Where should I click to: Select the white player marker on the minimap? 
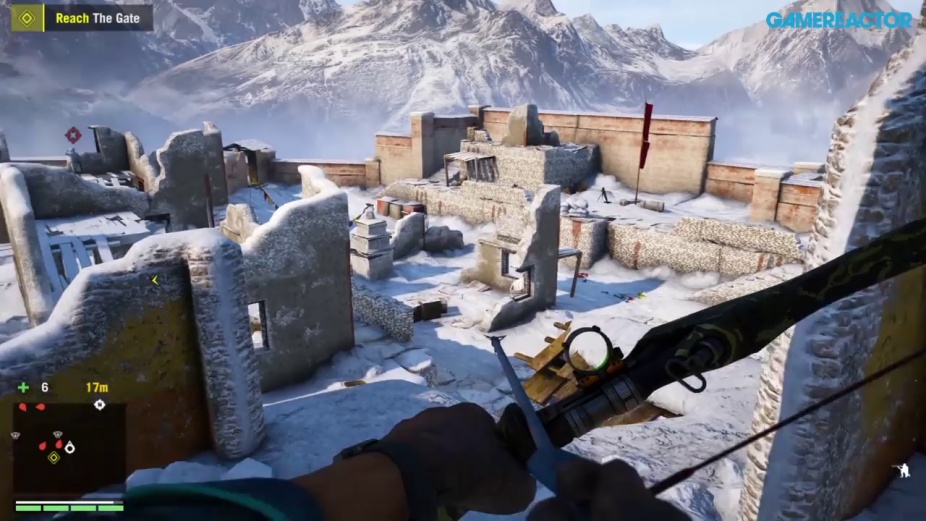(69, 447)
